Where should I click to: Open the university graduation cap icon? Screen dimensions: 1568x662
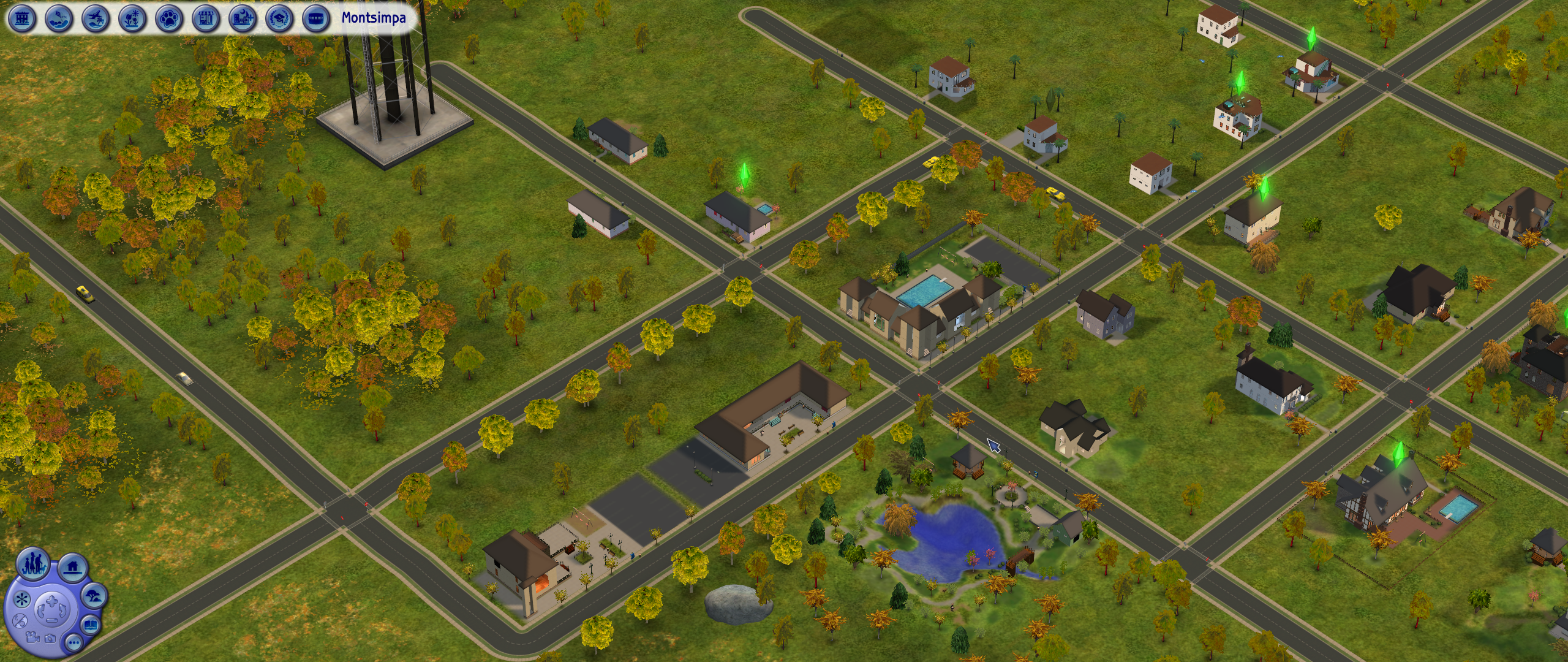[279, 18]
